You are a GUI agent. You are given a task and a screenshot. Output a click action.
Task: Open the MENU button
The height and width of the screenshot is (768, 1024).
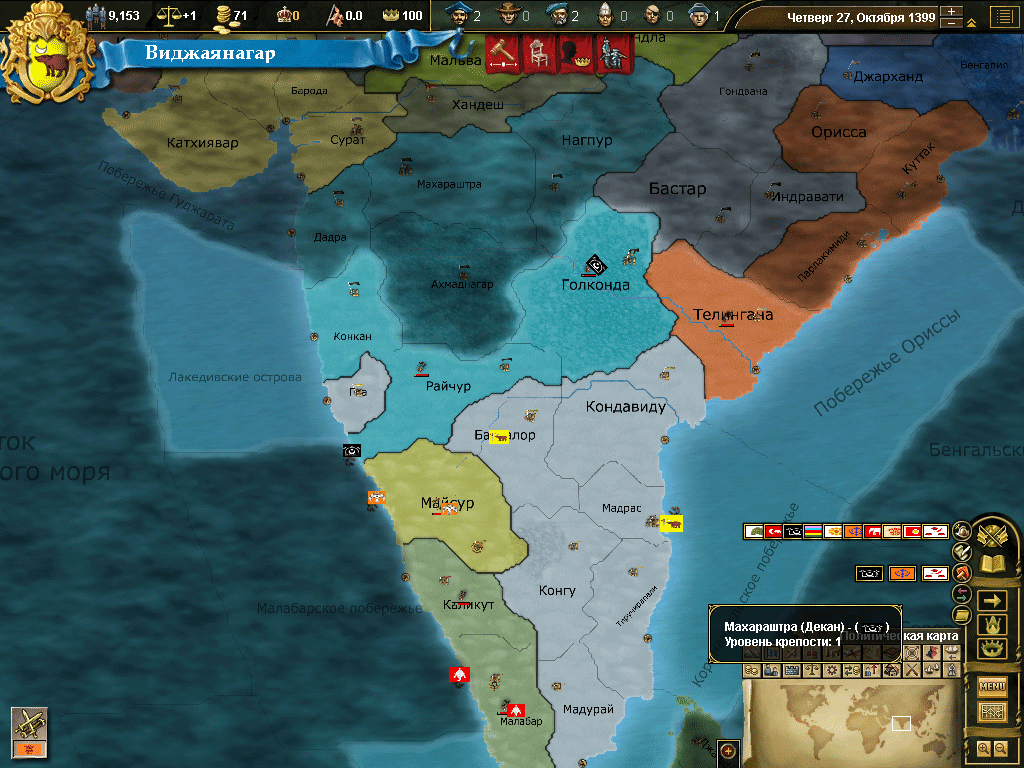[992, 686]
